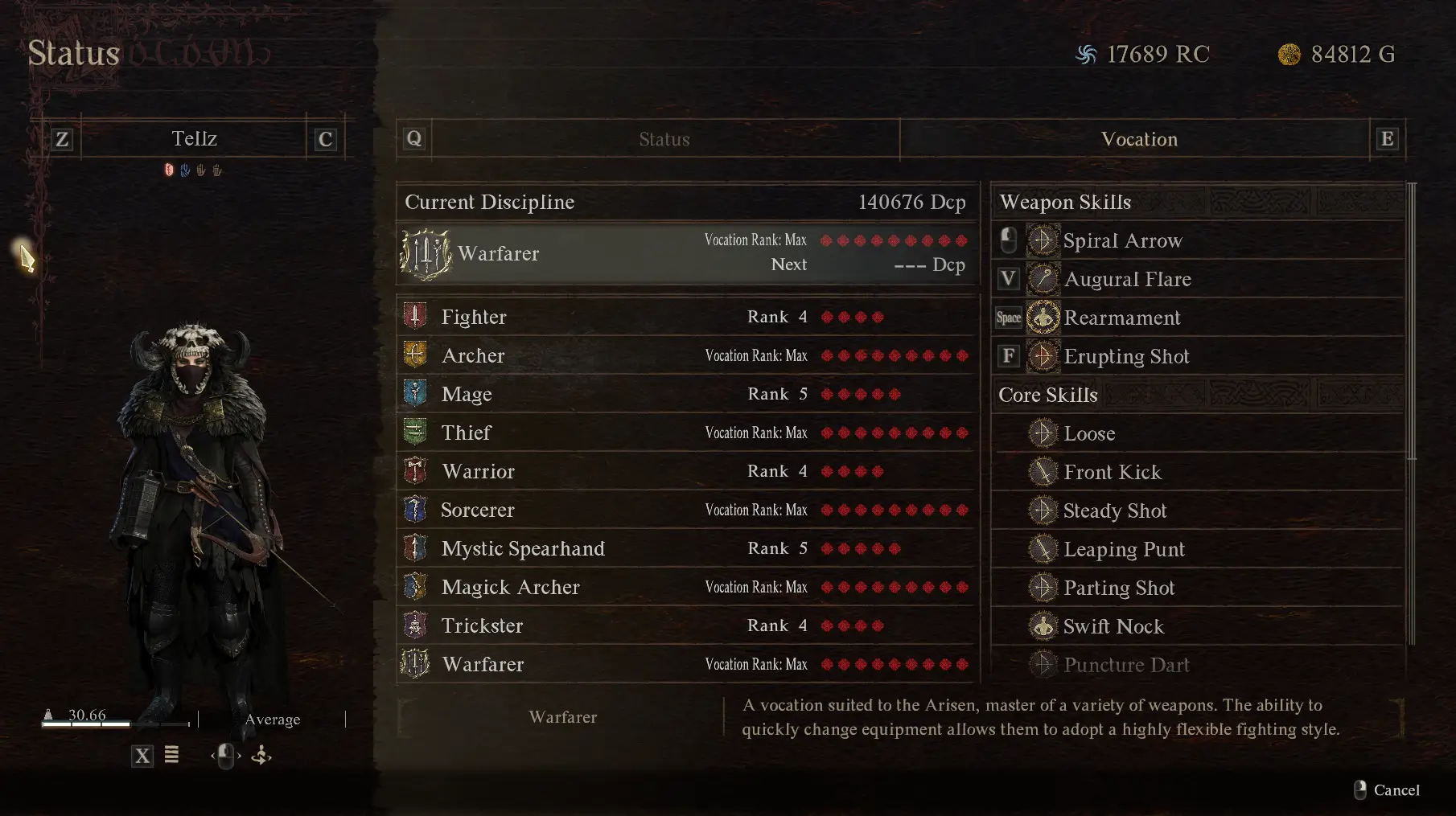Select Augural Flare in Weapon Skills
The height and width of the screenshot is (816, 1456).
(x=1128, y=279)
